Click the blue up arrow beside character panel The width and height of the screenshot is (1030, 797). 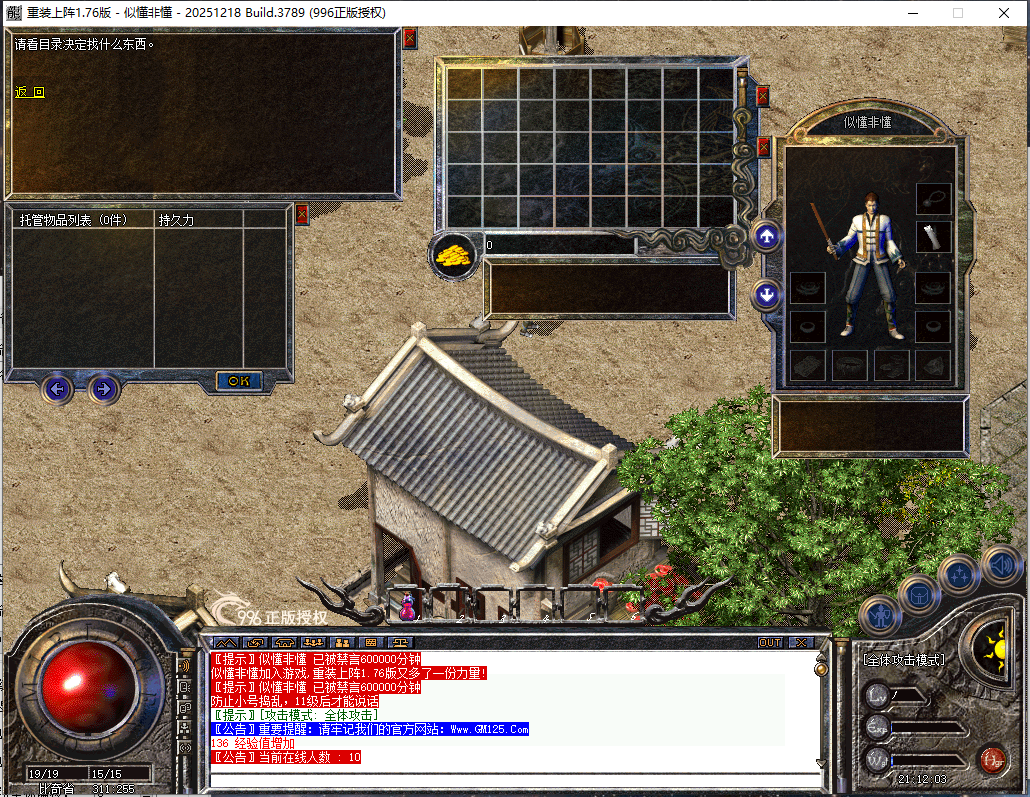click(767, 237)
